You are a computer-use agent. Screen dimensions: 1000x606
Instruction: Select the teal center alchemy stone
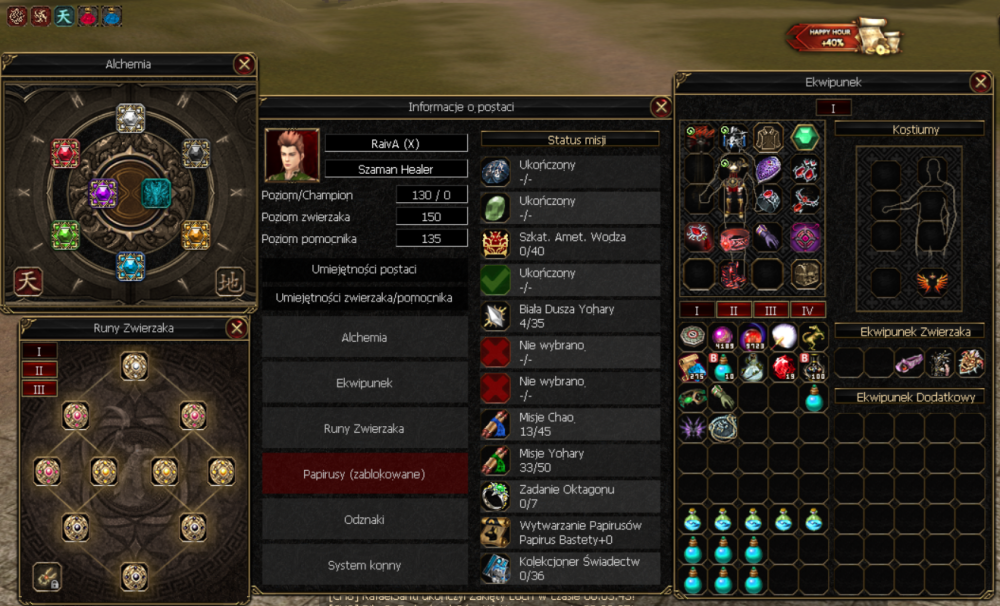click(x=156, y=192)
